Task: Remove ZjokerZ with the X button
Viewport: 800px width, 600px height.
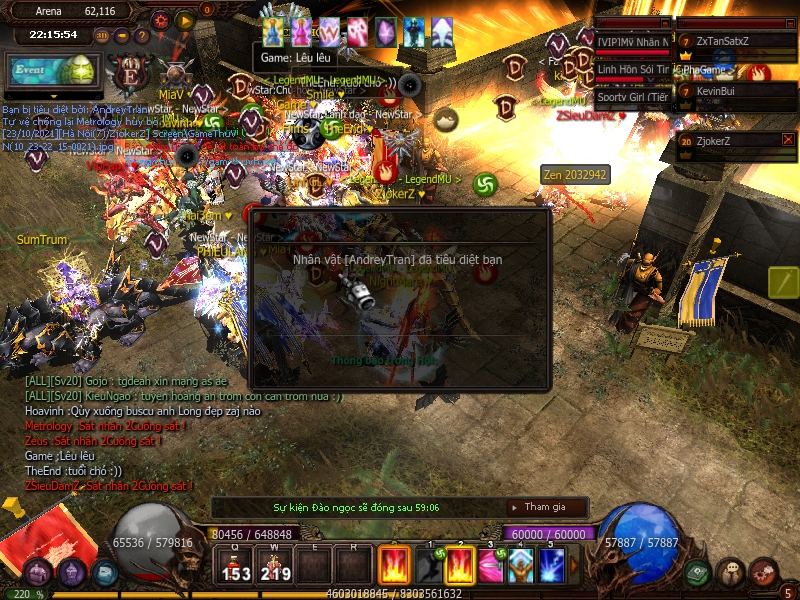Action: (788, 140)
